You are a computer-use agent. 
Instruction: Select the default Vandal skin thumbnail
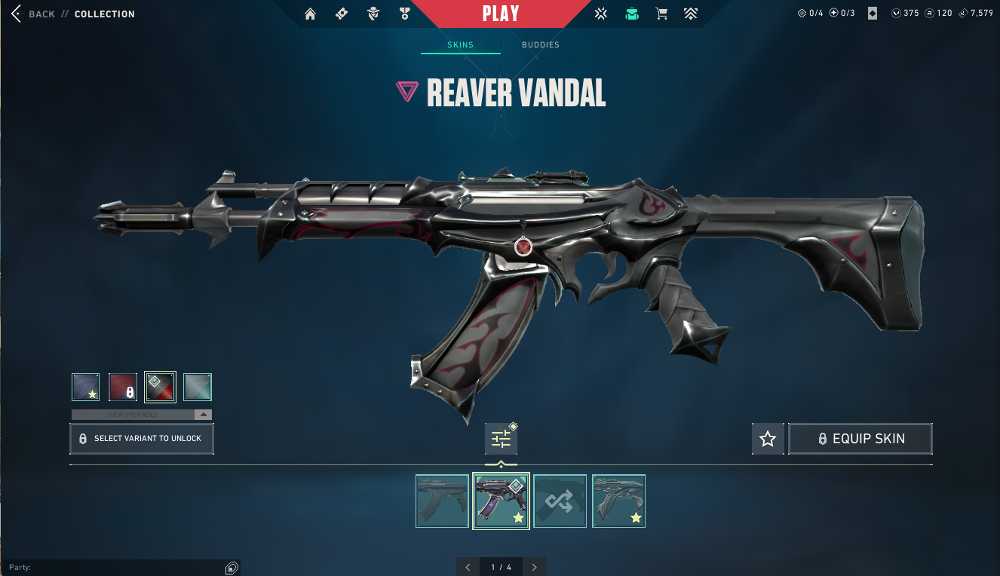[442, 501]
